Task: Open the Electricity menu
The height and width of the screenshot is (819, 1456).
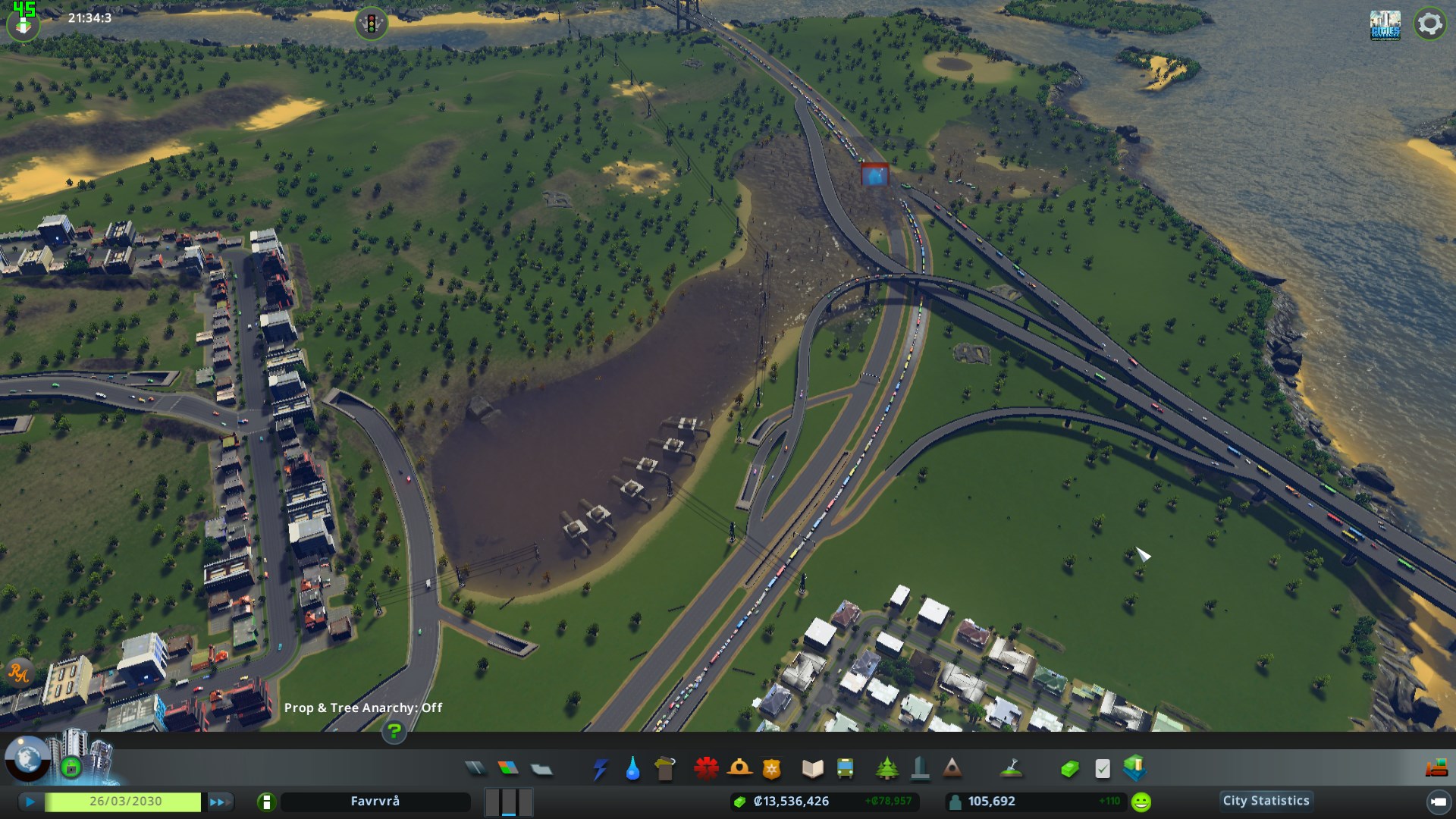Action: [601, 769]
